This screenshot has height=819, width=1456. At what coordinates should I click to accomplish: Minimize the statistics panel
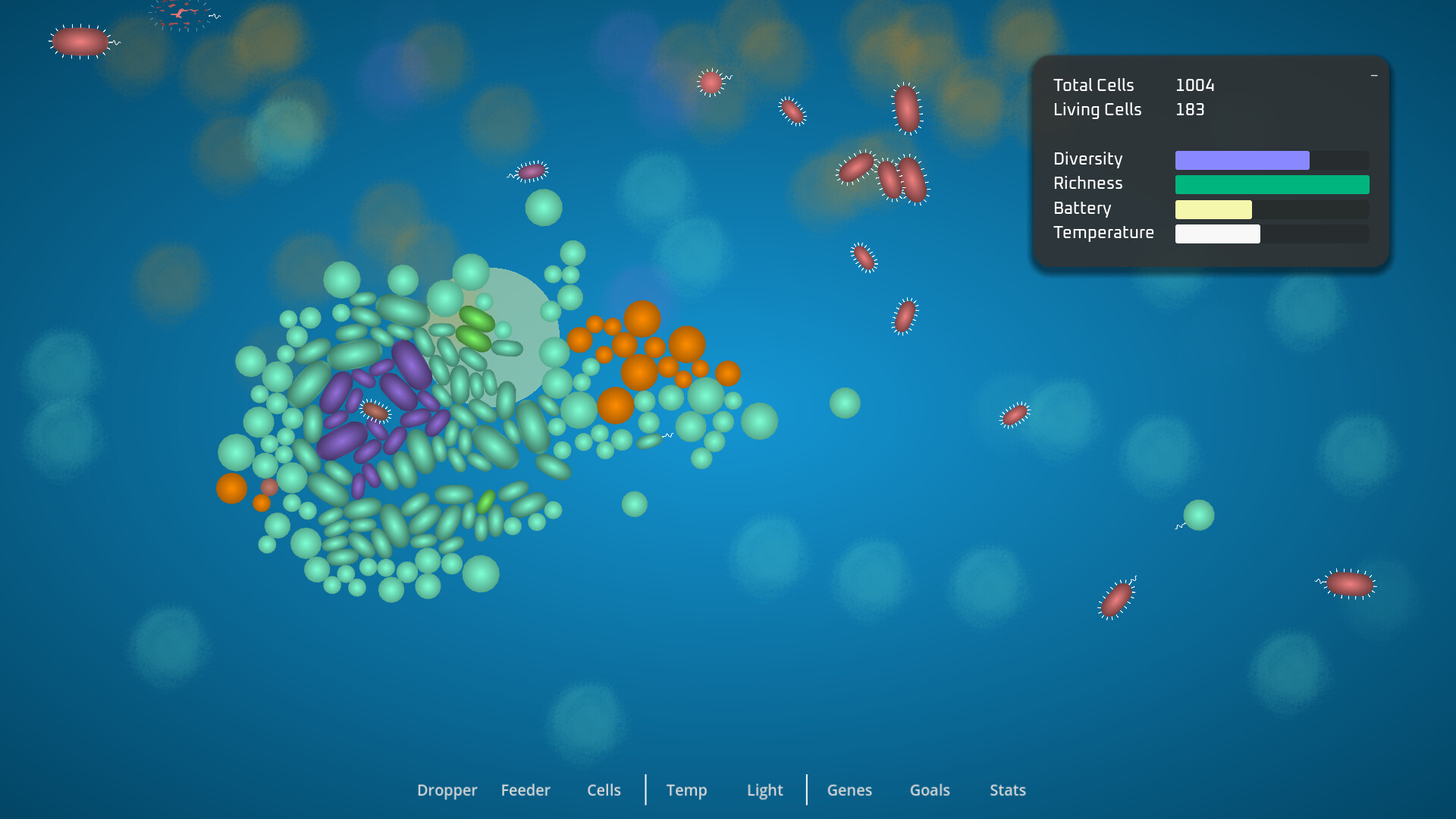tap(1374, 77)
